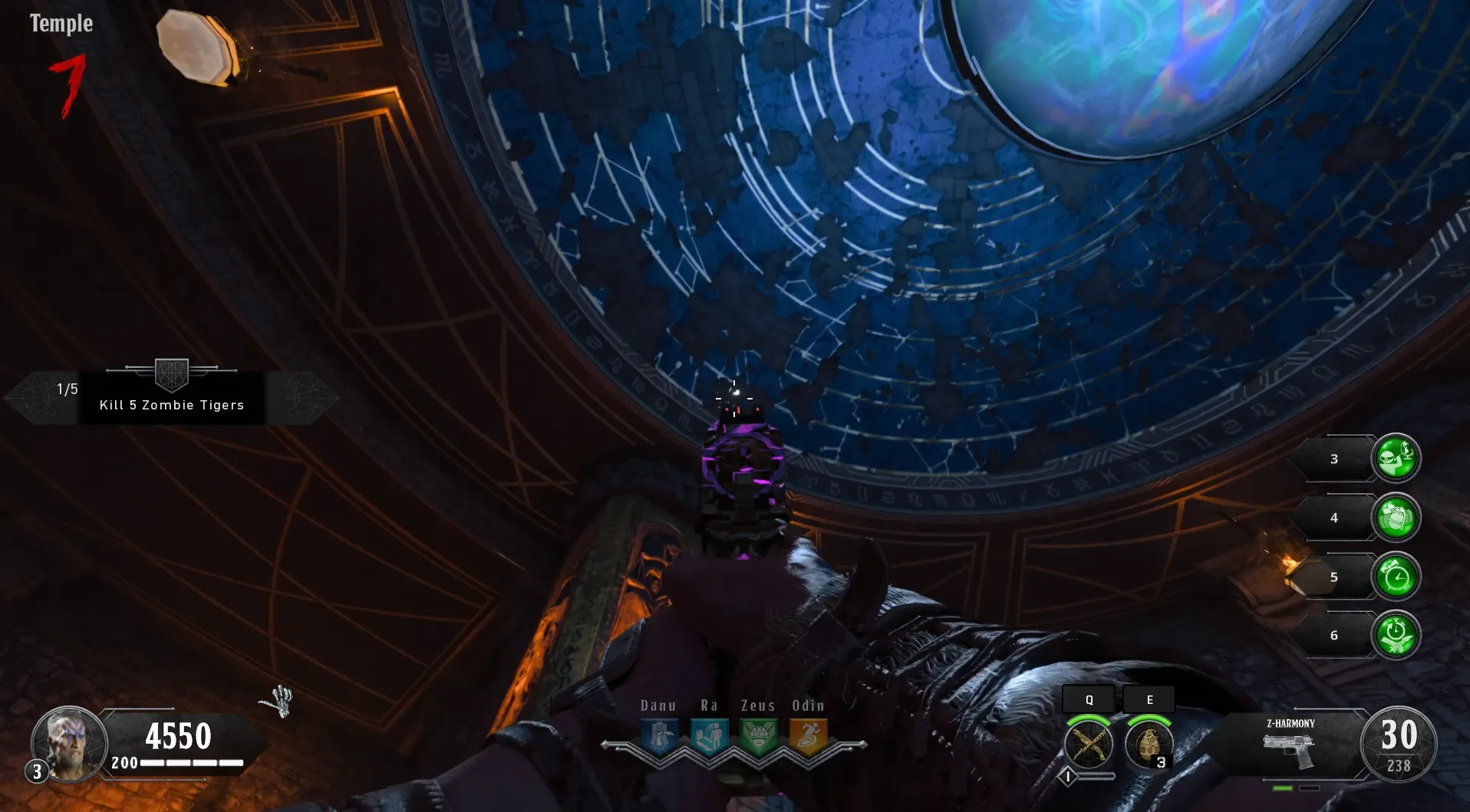Use the elixir in slot 4
Image resolution: width=1470 pixels, height=812 pixels.
click(x=1396, y=518)
